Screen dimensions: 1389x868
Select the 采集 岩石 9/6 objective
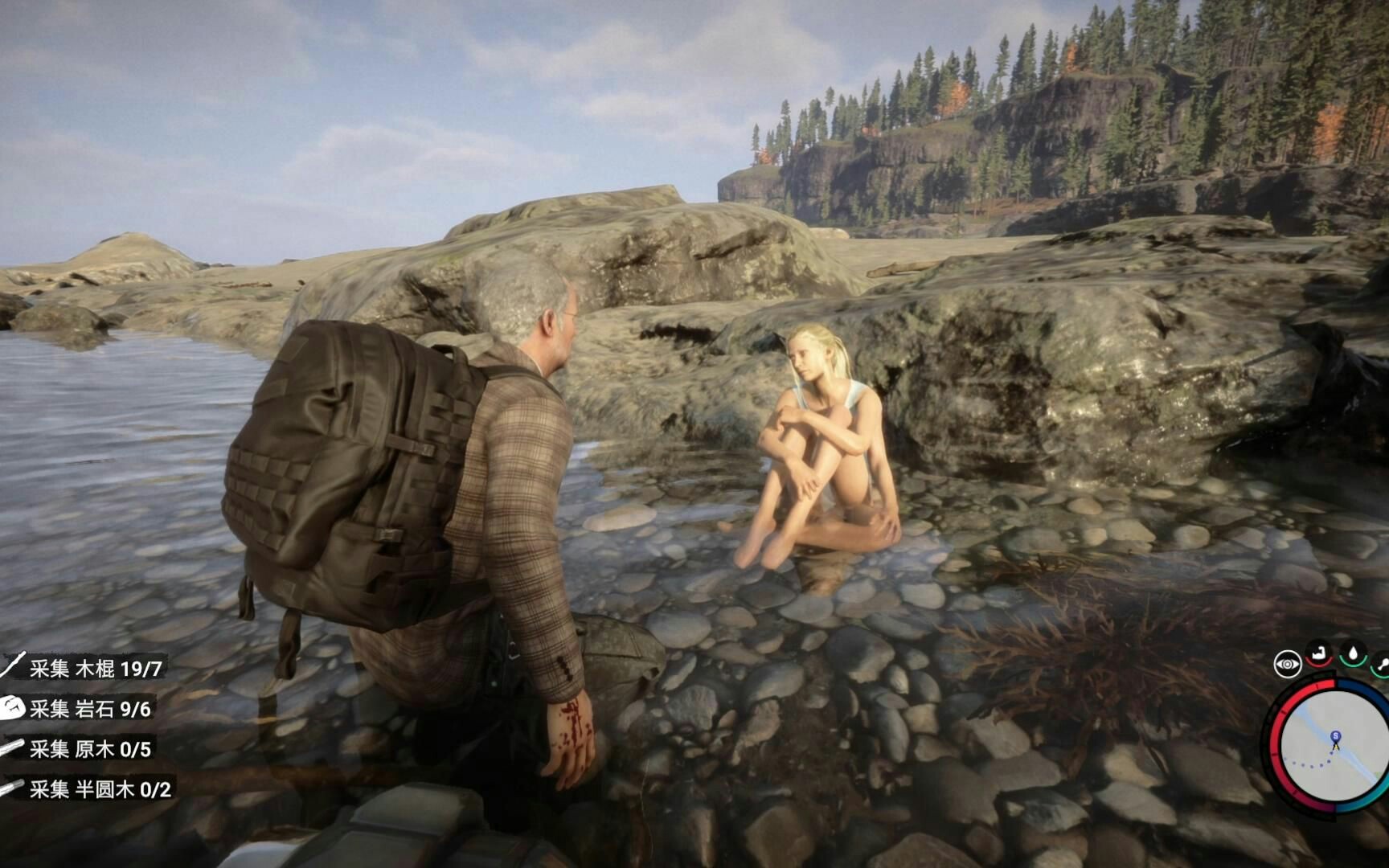point(89,708)
